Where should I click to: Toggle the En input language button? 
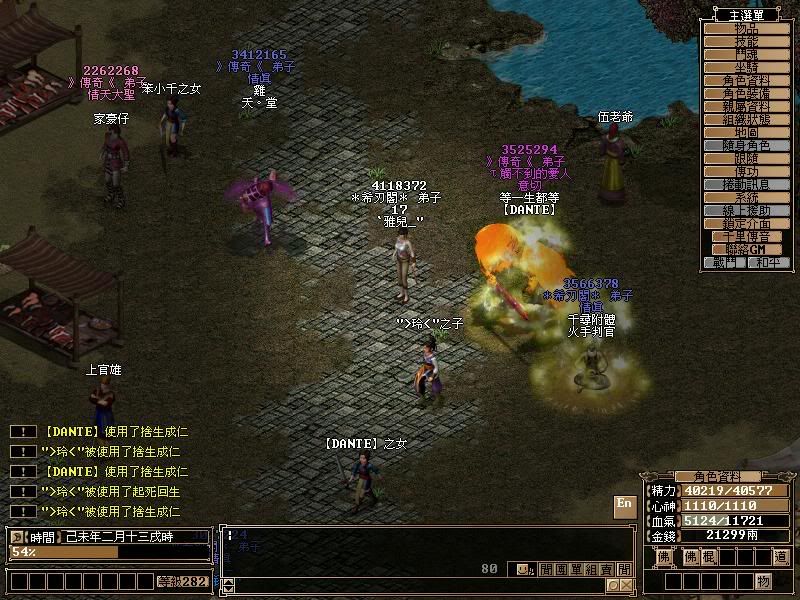point(624,503)
